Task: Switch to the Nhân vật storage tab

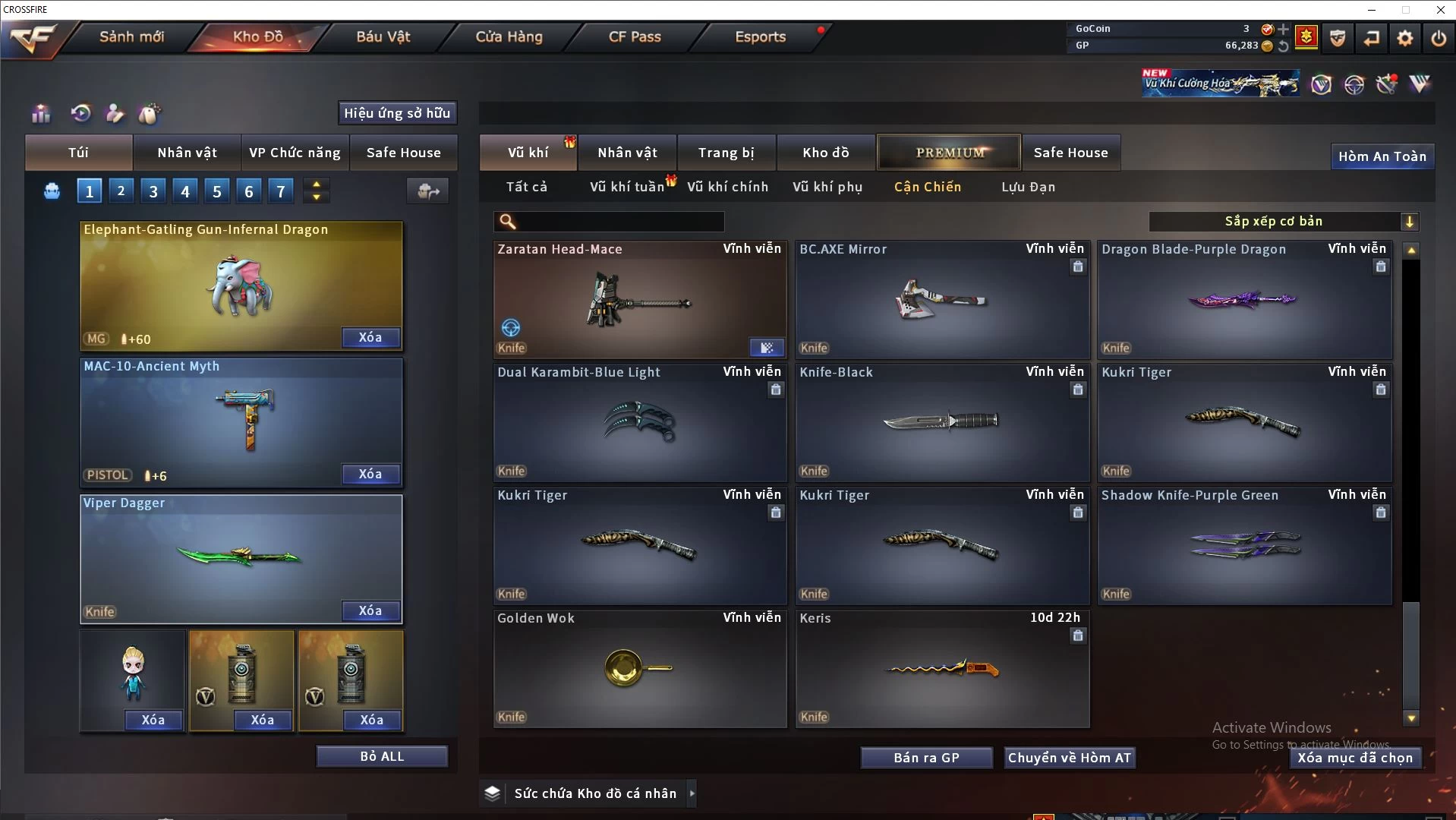Action: click(627, 153)
